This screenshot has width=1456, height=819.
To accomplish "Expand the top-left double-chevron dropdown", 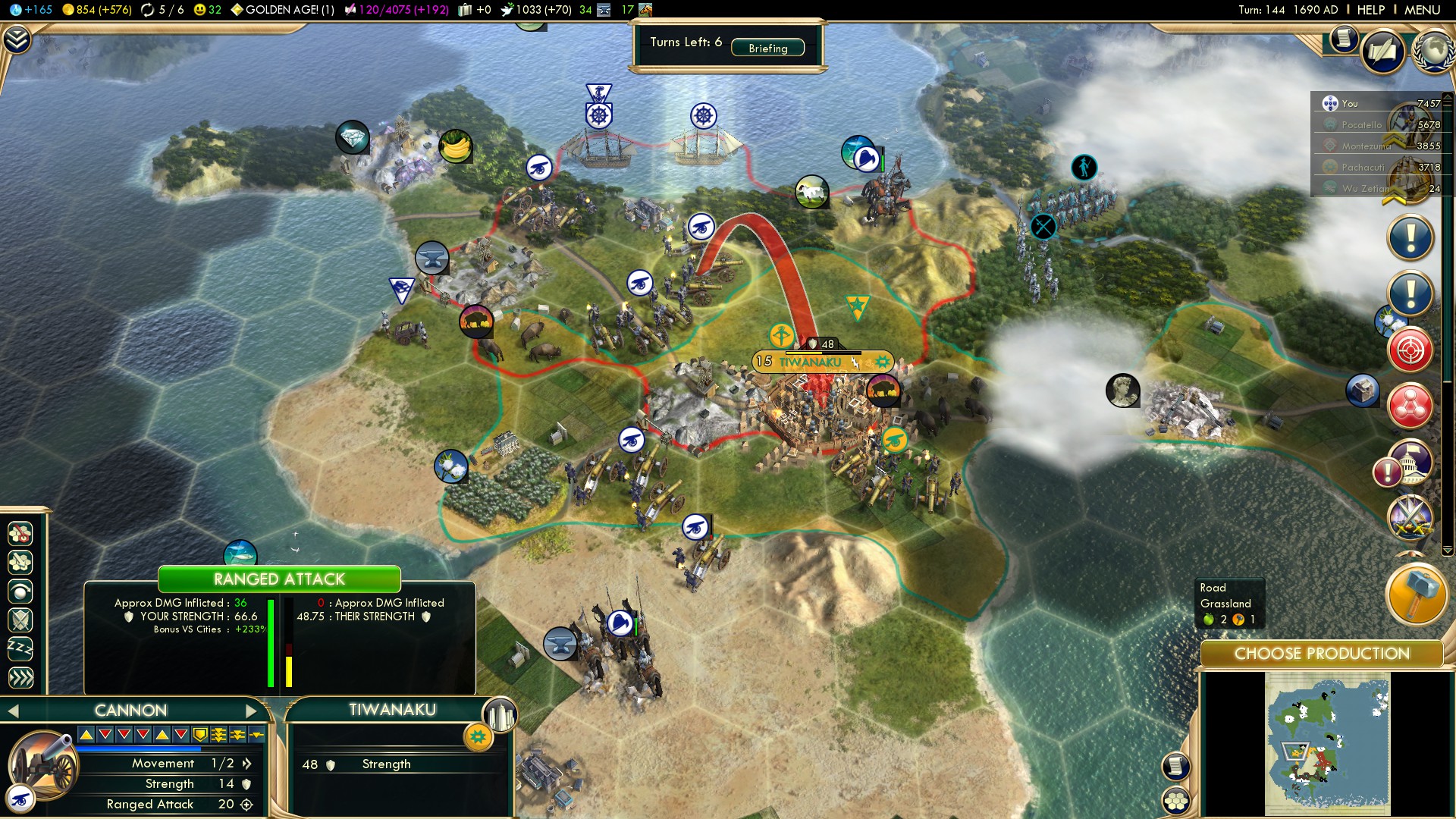I will (17, 39).
